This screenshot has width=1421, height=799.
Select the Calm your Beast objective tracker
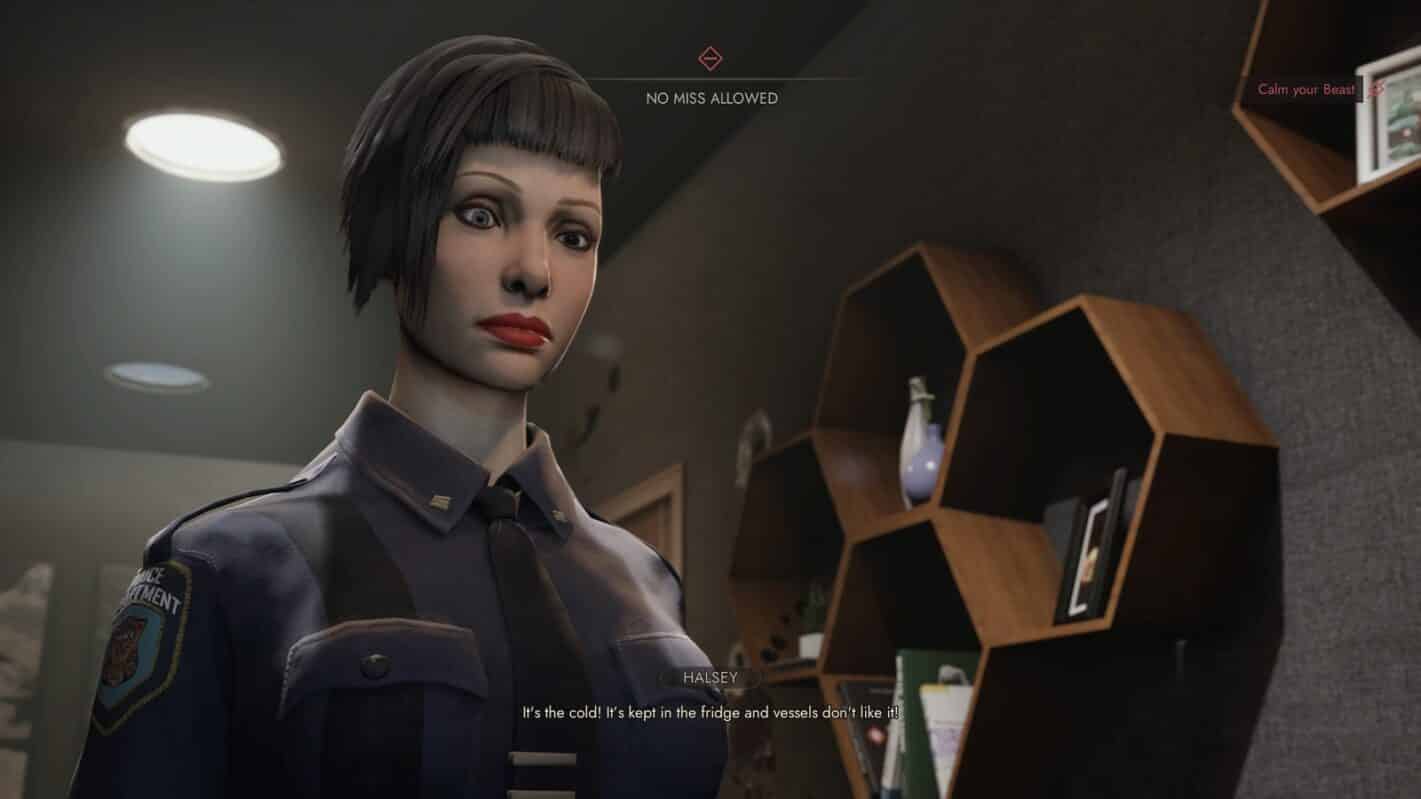pyautogui.click(x=1306, y=89)
